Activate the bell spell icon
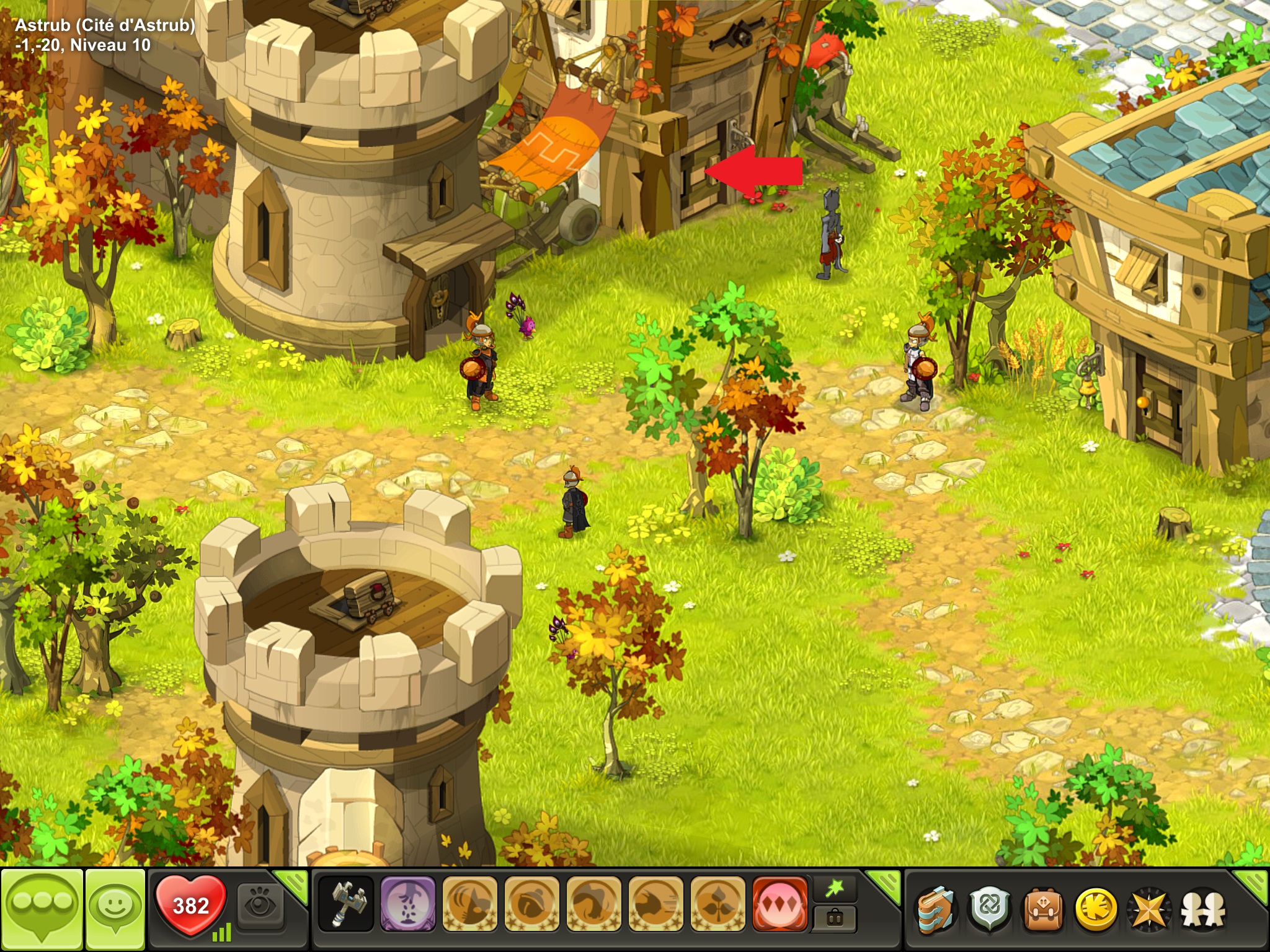Screen dimensions: 1270x952 click(532, 904)
